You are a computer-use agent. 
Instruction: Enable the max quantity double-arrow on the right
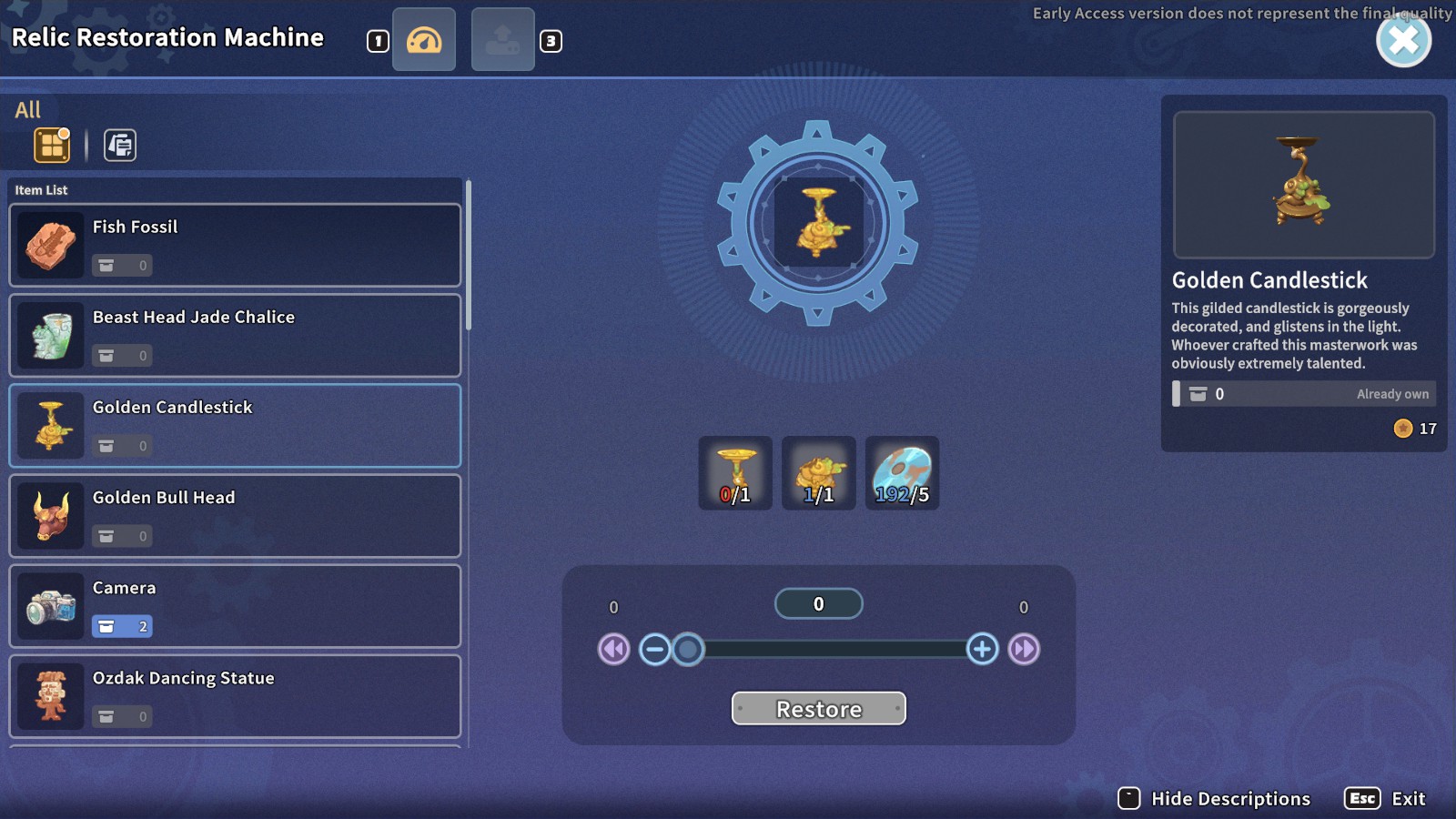click(1025, 649)
